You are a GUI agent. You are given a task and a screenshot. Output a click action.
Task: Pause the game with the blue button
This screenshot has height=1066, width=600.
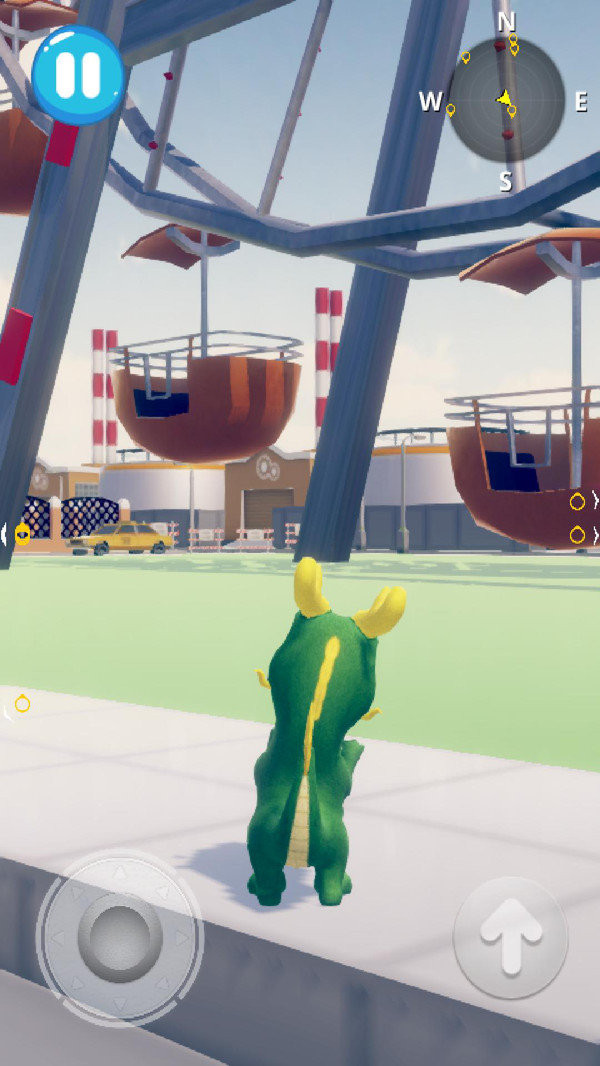pos(78,75)
